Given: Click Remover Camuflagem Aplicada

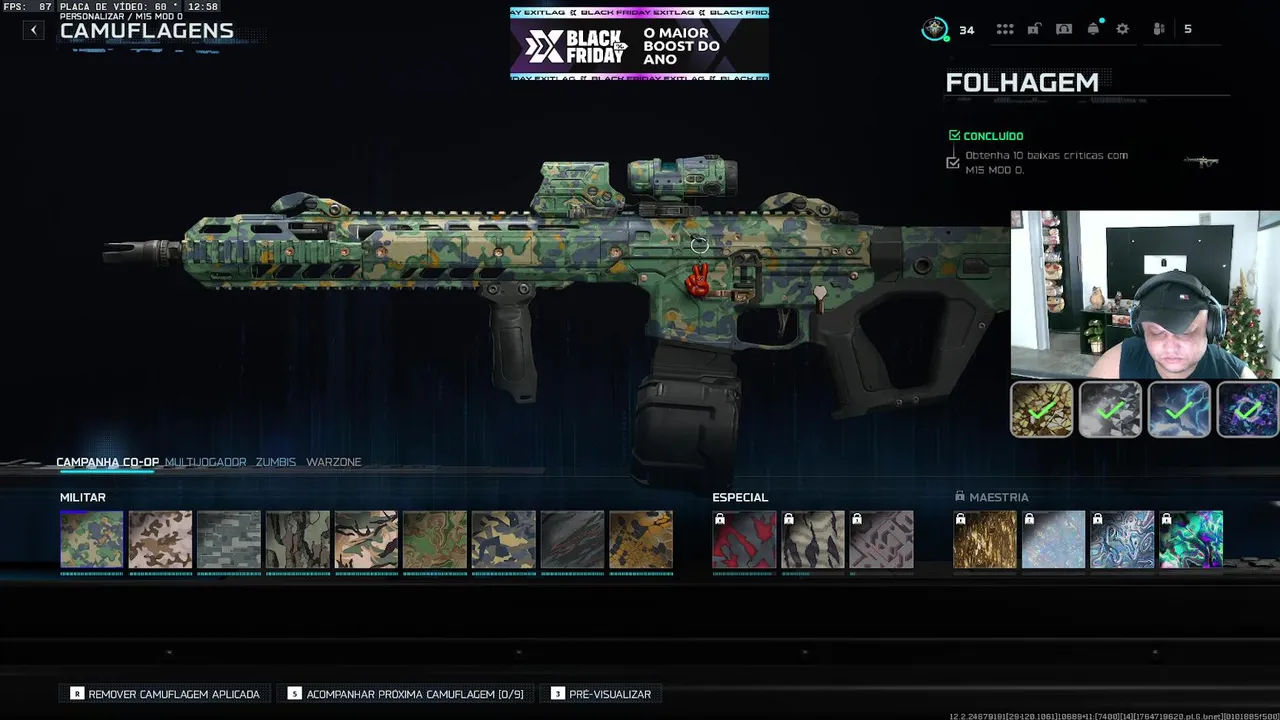Looking at the screenshot, I should (x=165, y=694).
